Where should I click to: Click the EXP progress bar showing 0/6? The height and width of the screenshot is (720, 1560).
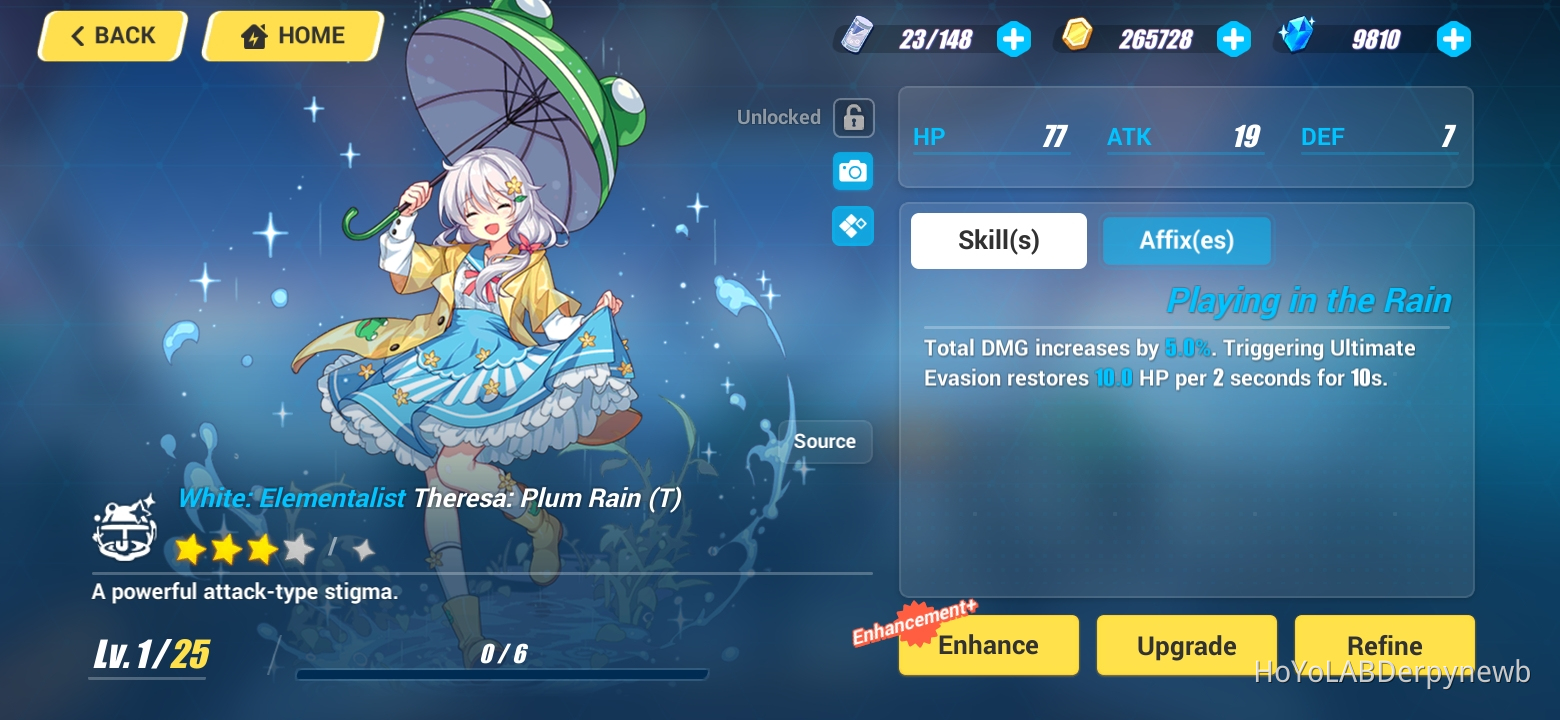tap(503, 674)
